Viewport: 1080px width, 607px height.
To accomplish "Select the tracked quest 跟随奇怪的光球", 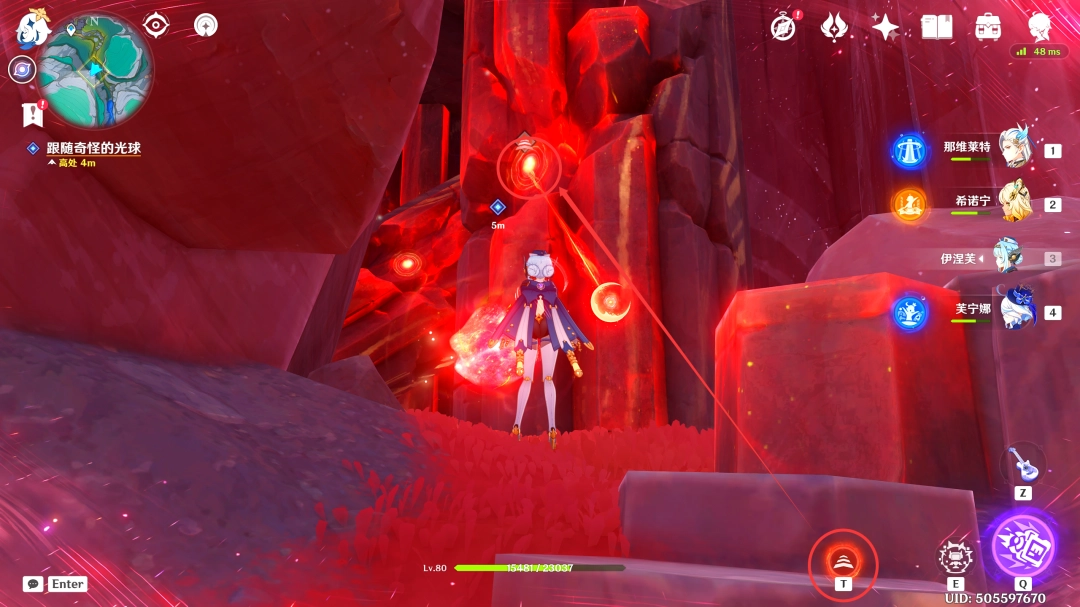I will [93, 148].
